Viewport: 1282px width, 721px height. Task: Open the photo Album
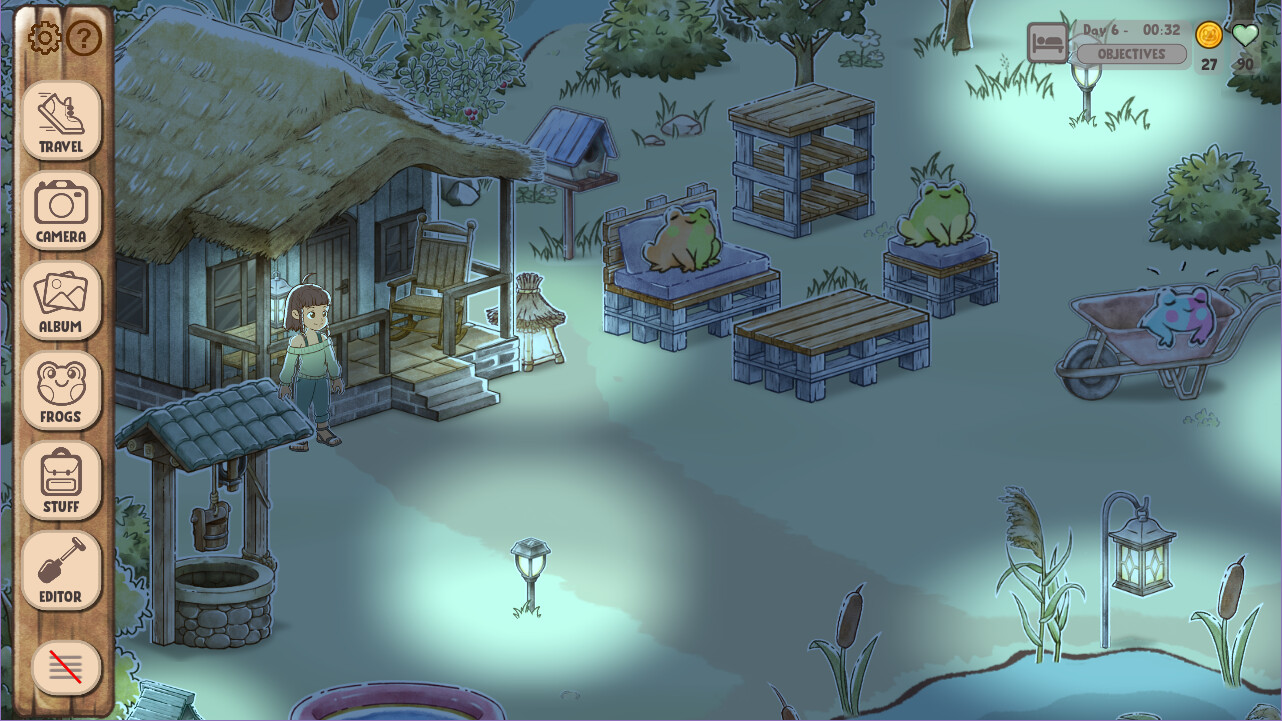61,300
